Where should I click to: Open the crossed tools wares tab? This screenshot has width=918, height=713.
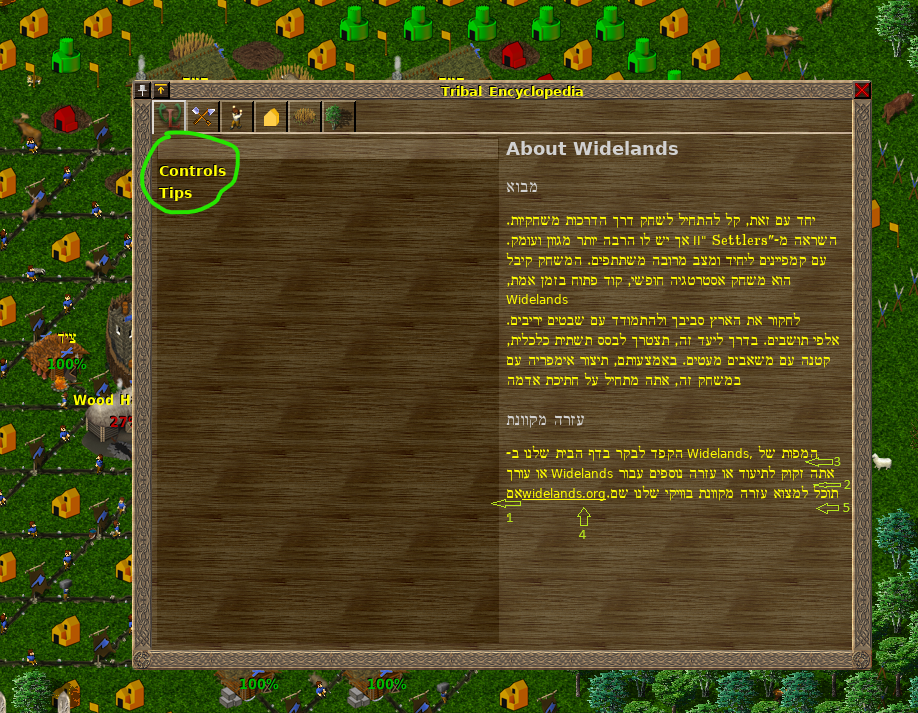tap(203, 117)
